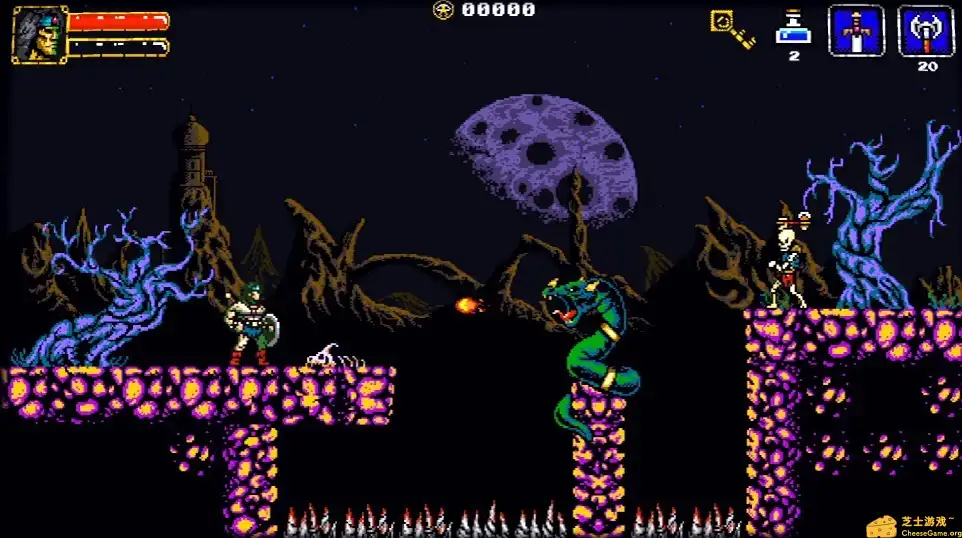
Task: Choose the throwing axe subweapon slot
Action: pos(925,32)
